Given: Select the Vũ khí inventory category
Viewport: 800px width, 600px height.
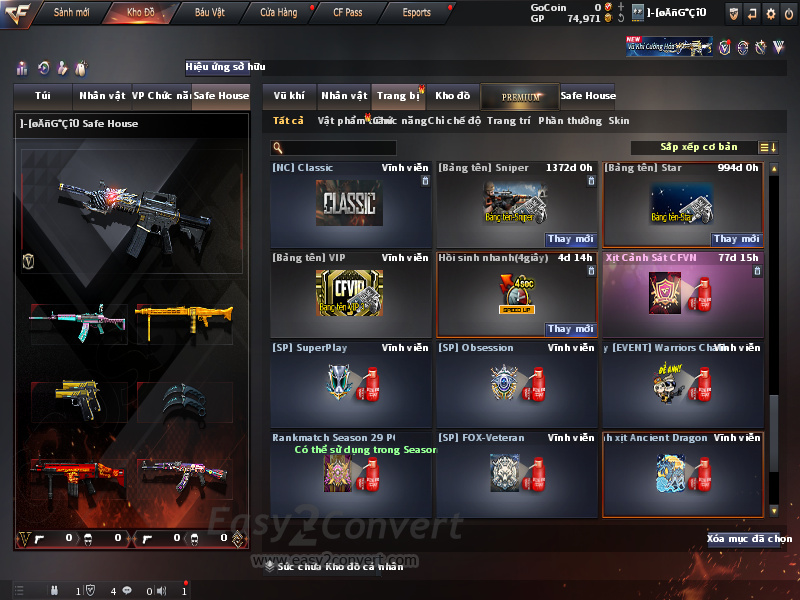Looking at the screenshot, I should [289, 96].
